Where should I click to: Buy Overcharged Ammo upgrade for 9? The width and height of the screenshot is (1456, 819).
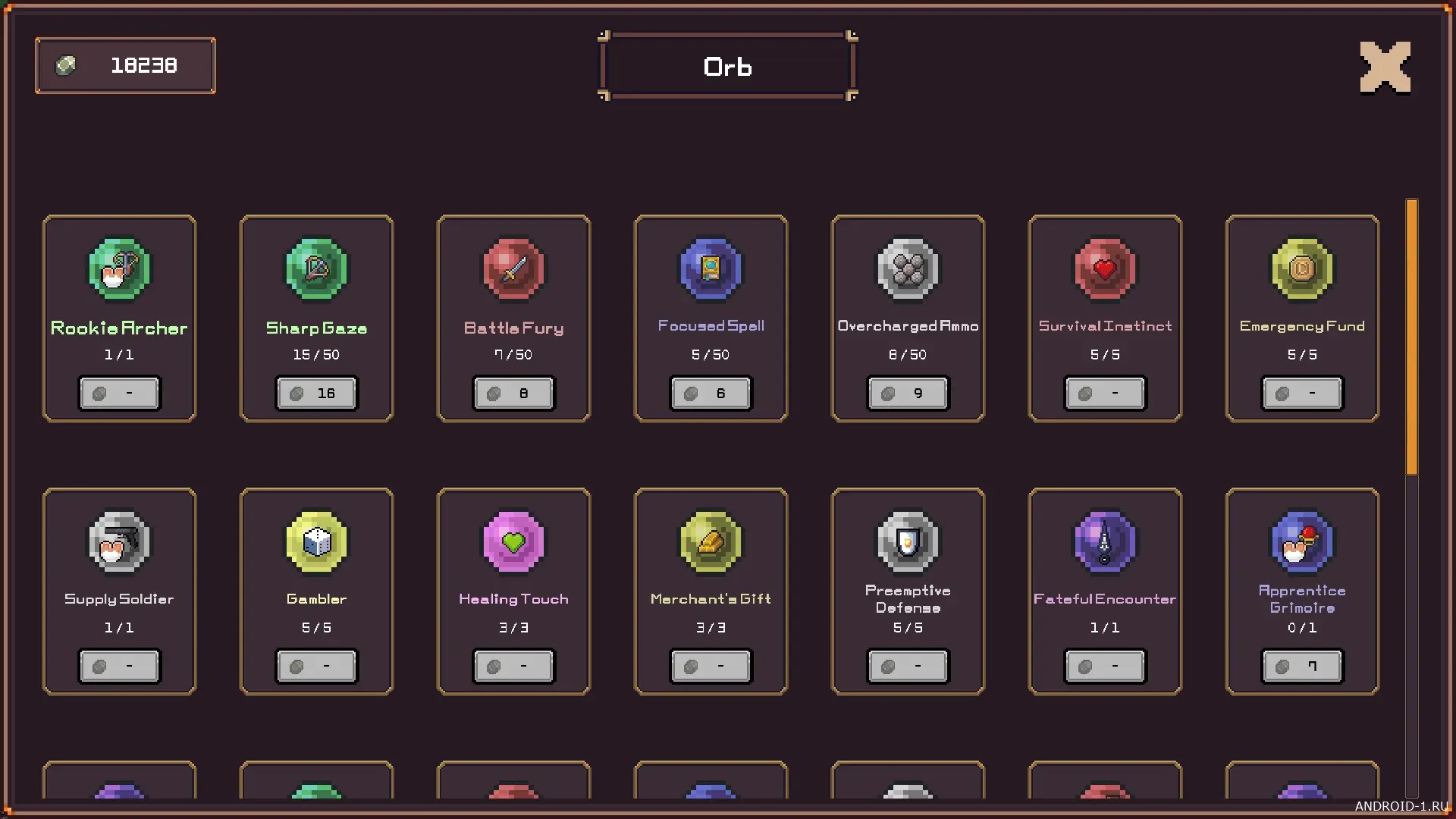908,393
